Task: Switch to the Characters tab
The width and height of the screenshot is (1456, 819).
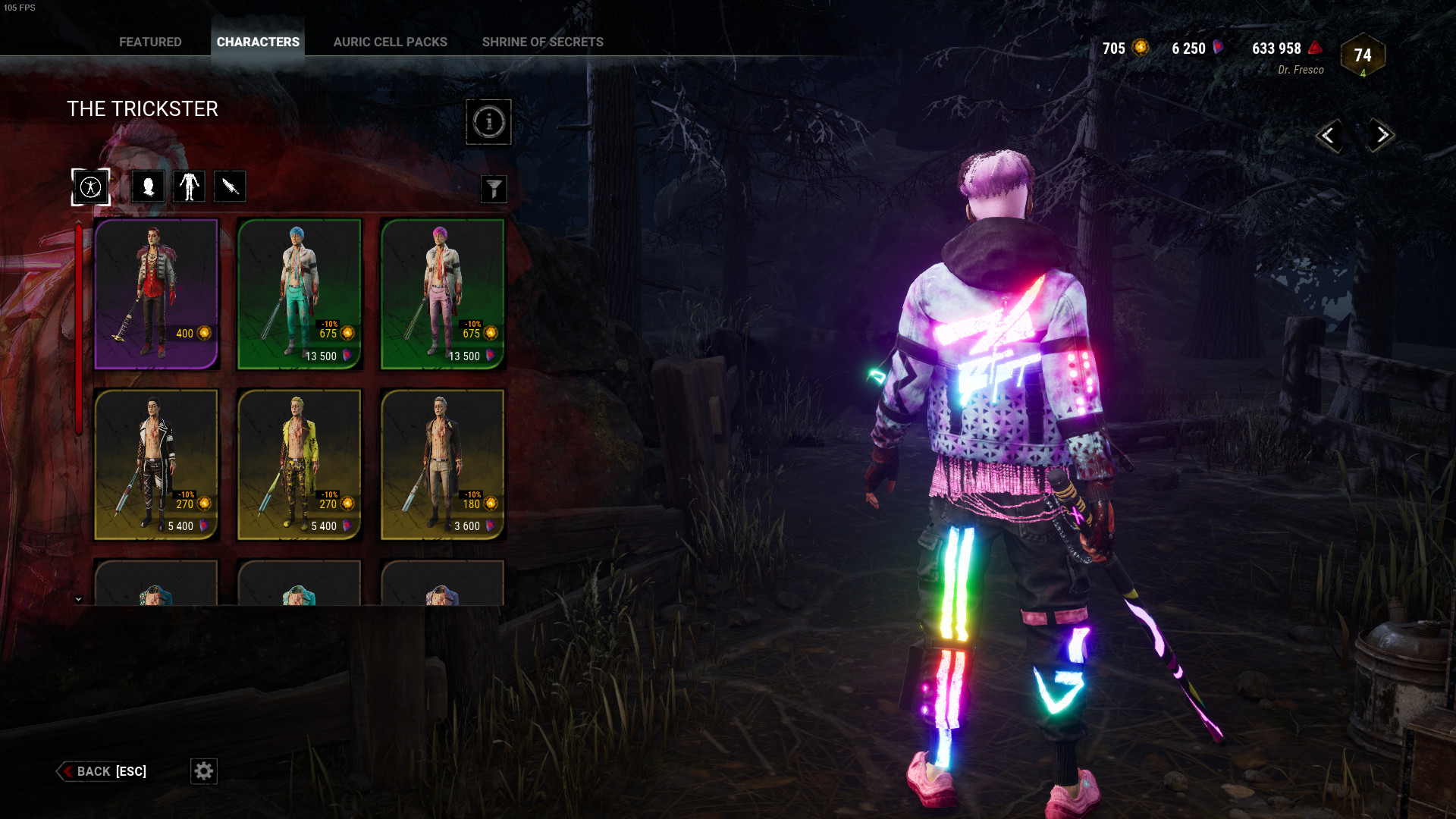Action: point(257,42)
